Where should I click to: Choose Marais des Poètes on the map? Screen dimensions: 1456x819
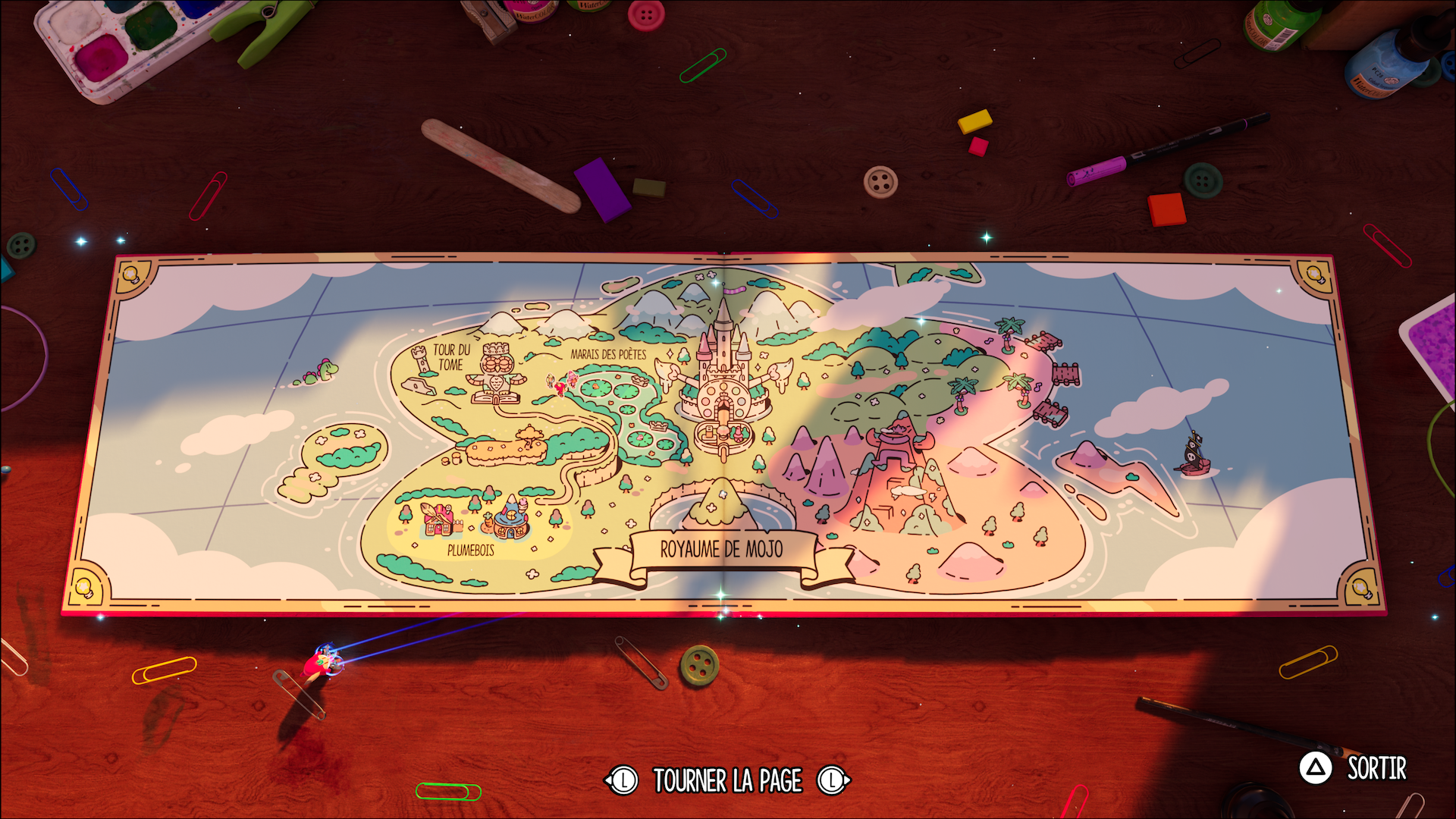(608, 354)
